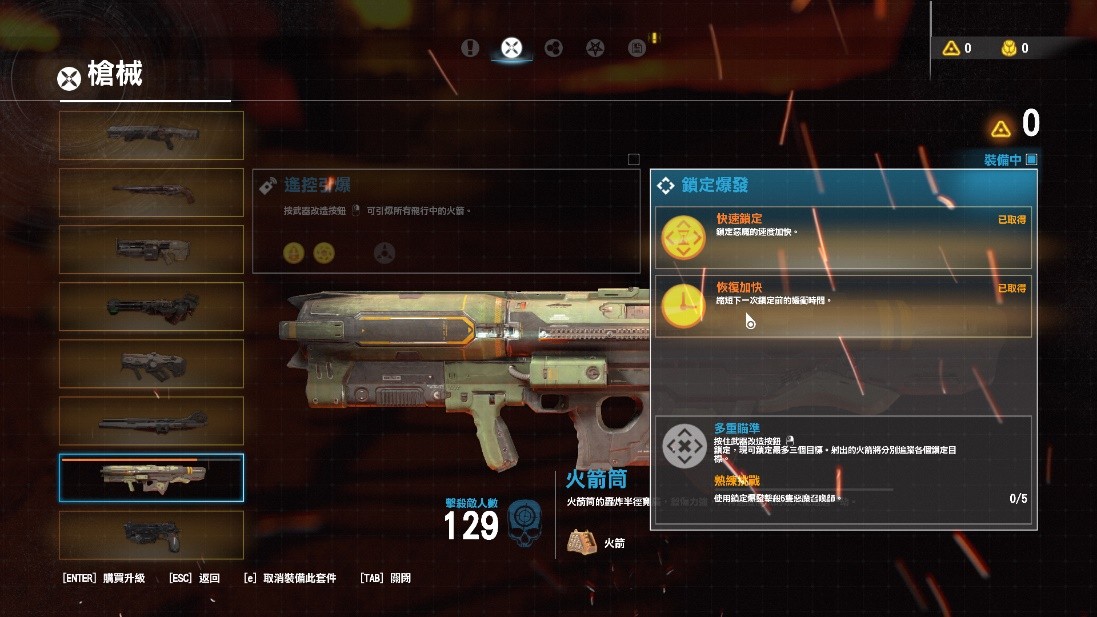The image size is (1097, 617).
Task: Pick the chaingun weapon slot
Action: click(x=151, y=306)
